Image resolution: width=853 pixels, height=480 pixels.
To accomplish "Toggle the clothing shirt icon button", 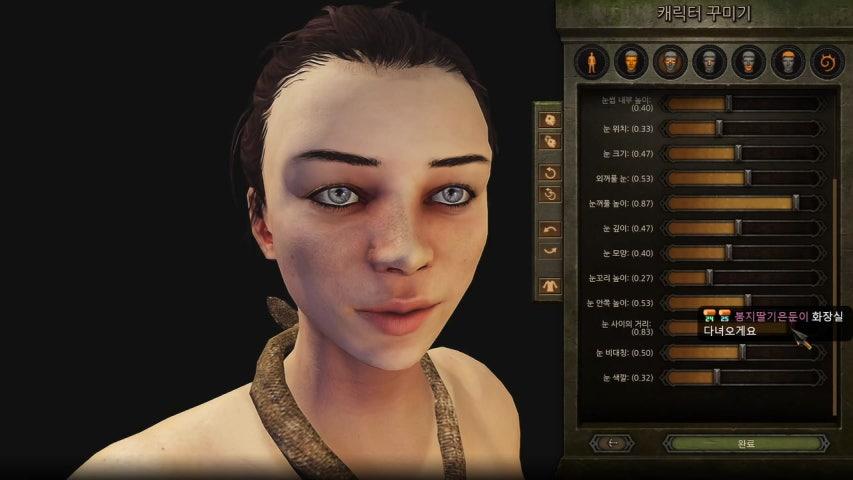I will tap(549, 286).
